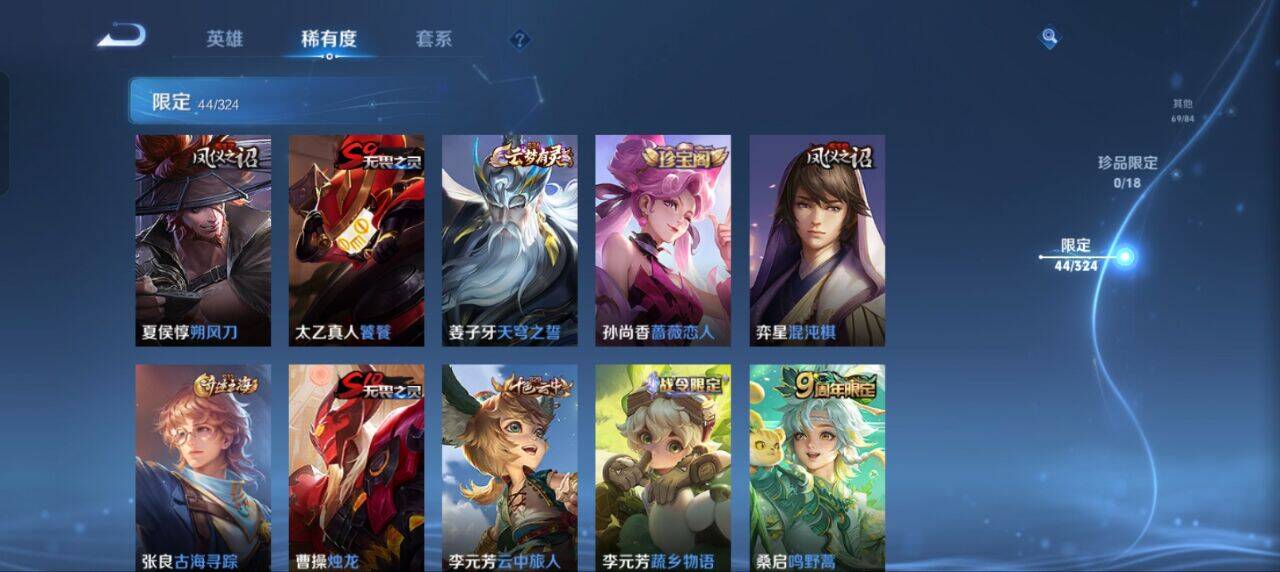Go back with the return arrow
The width and height of the screenshot is (1280, 572).
[122, 37]
